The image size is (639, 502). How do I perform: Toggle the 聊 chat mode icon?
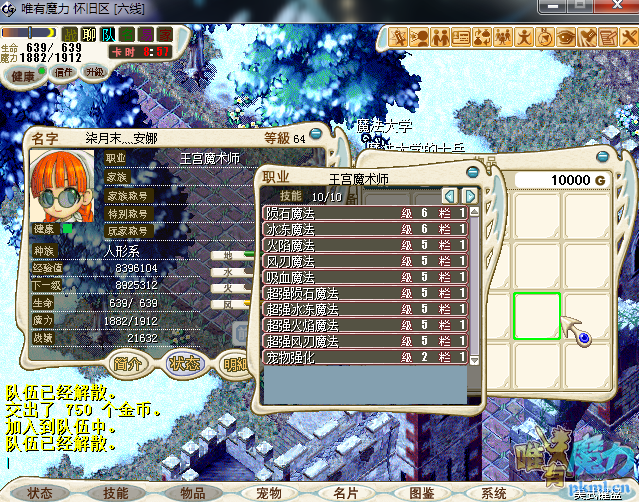click(x=90, y=35)
